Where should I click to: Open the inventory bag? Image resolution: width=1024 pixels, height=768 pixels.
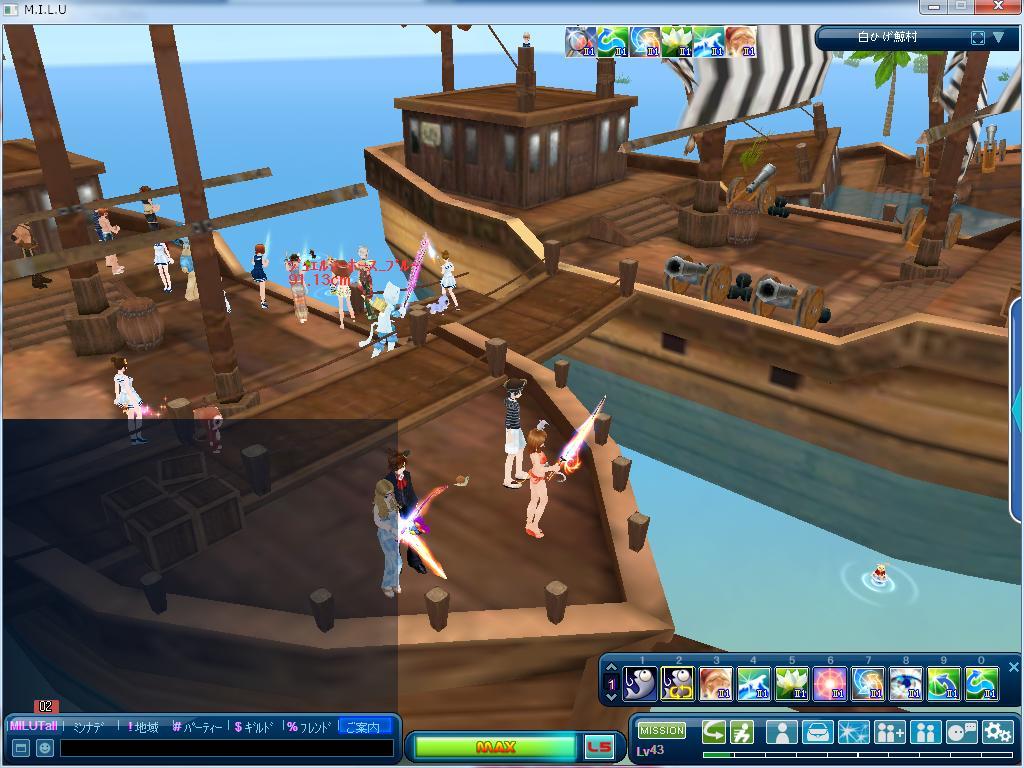pos(817,733)
